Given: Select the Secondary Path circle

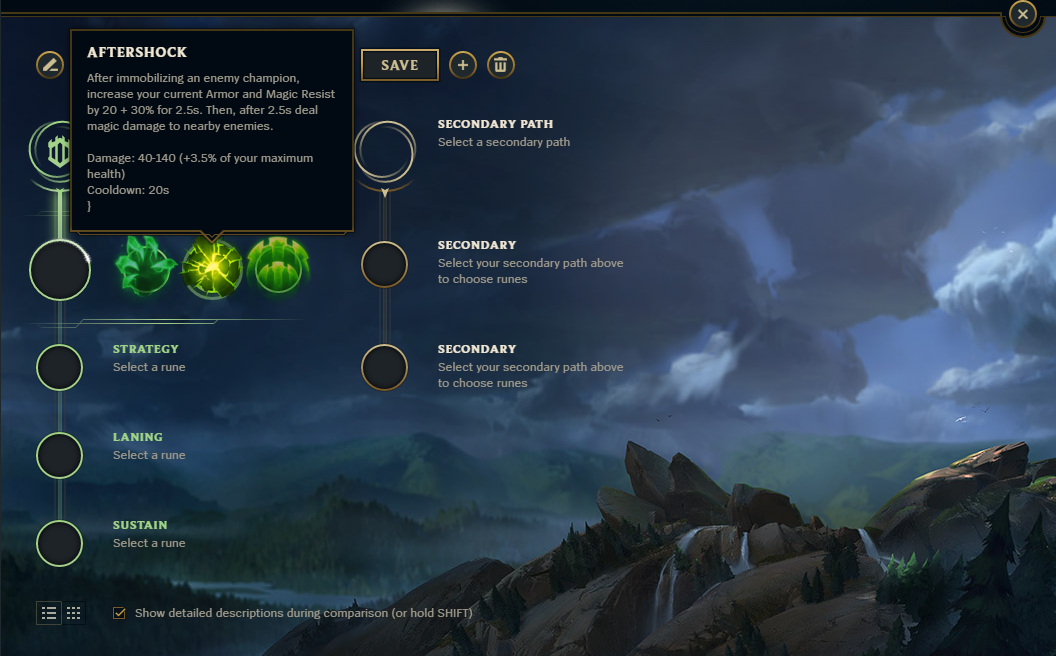Looking at the screenshot, I should point(385,151).
